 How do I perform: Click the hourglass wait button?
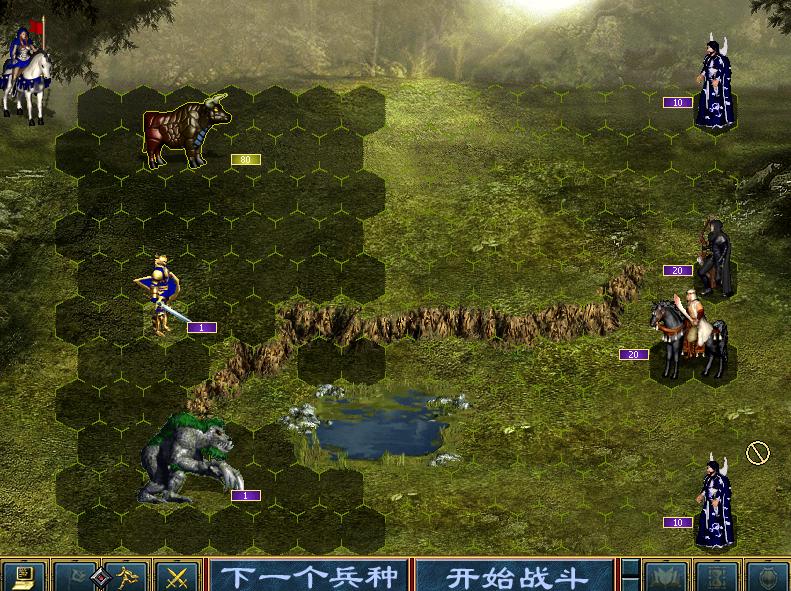click(716, 576)
